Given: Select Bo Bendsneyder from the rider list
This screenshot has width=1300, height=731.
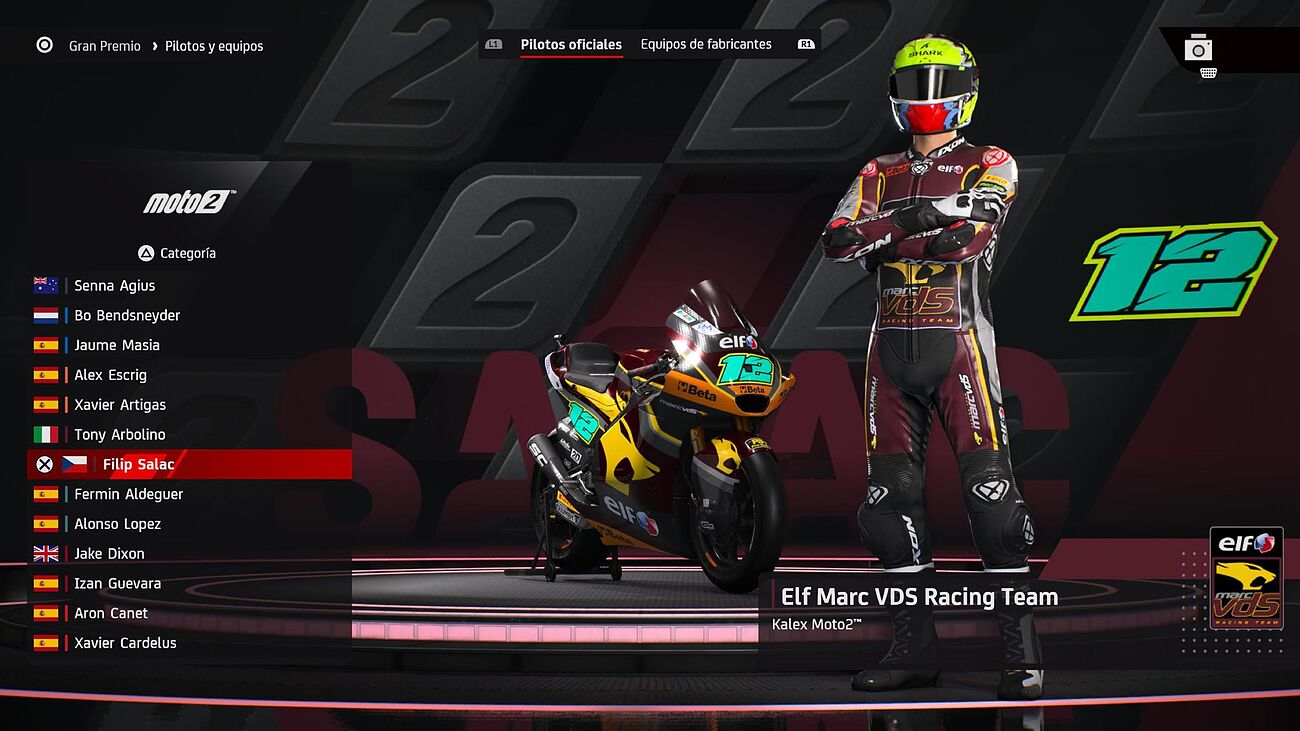Looking at the screenshot, I should coord(127,315).
